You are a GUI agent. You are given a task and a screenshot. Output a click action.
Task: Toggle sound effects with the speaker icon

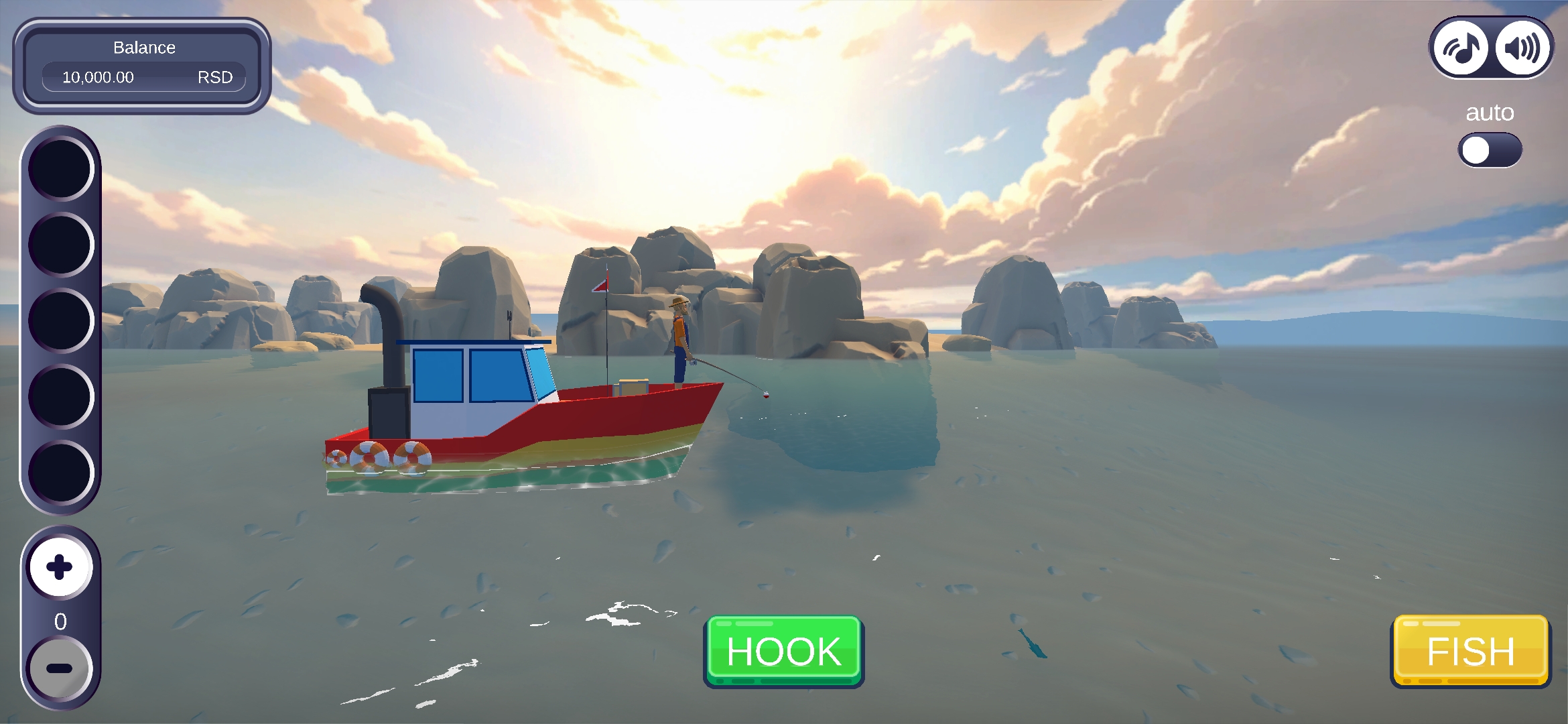(1522, 48)
